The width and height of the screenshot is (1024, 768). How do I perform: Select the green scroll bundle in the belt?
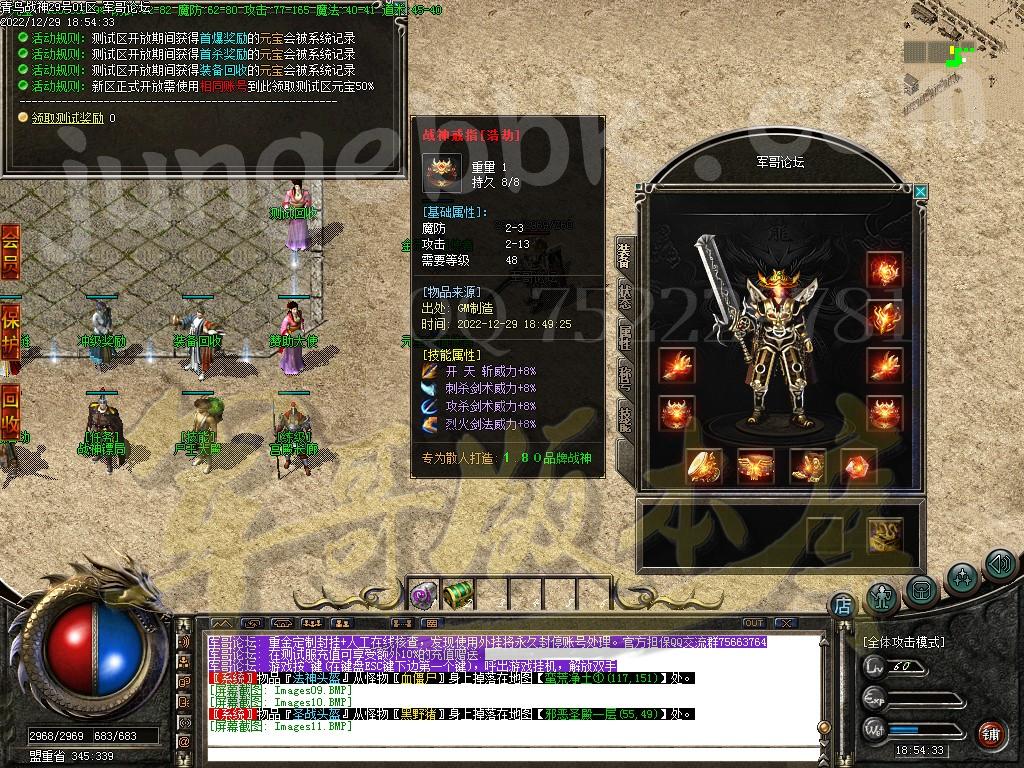click(x=458, y=595)
